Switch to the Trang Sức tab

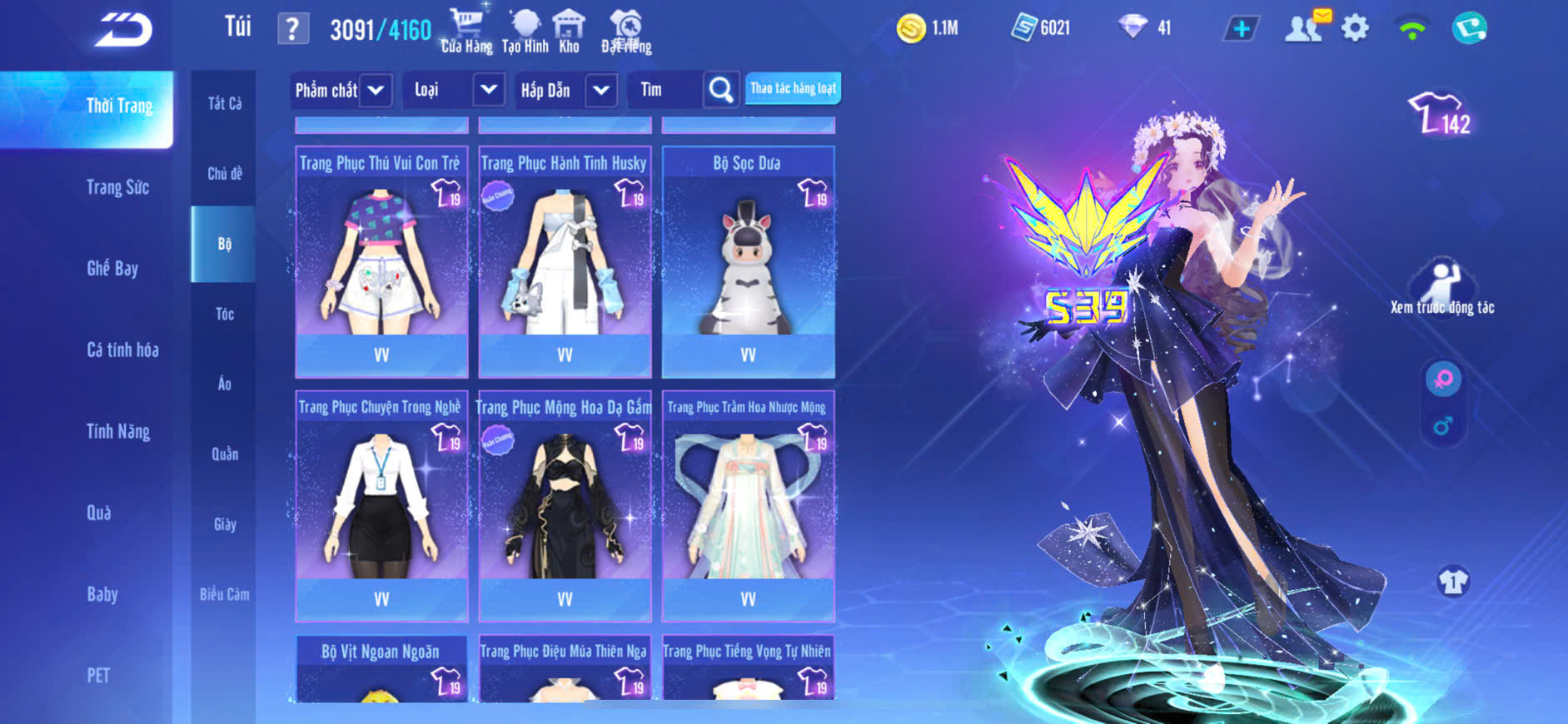pos(117,187)
